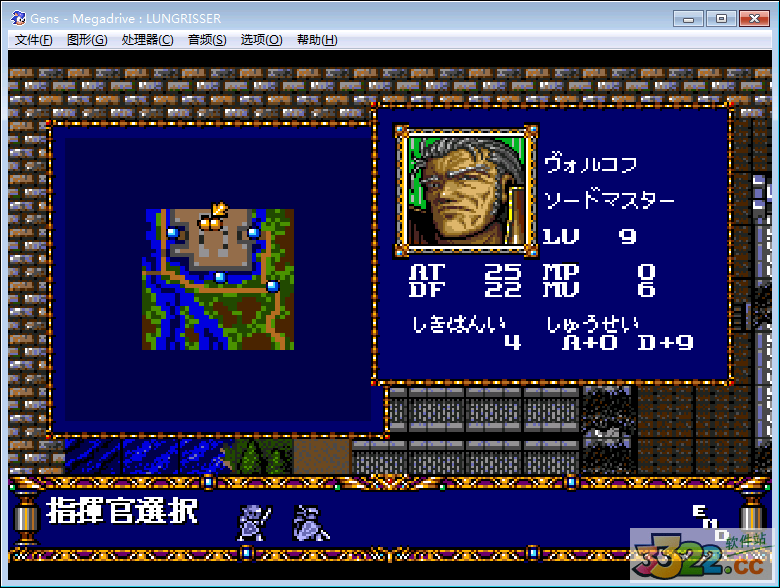Click the battlefield overview minimap
780x588 pixels.
[x=218, y=279]
